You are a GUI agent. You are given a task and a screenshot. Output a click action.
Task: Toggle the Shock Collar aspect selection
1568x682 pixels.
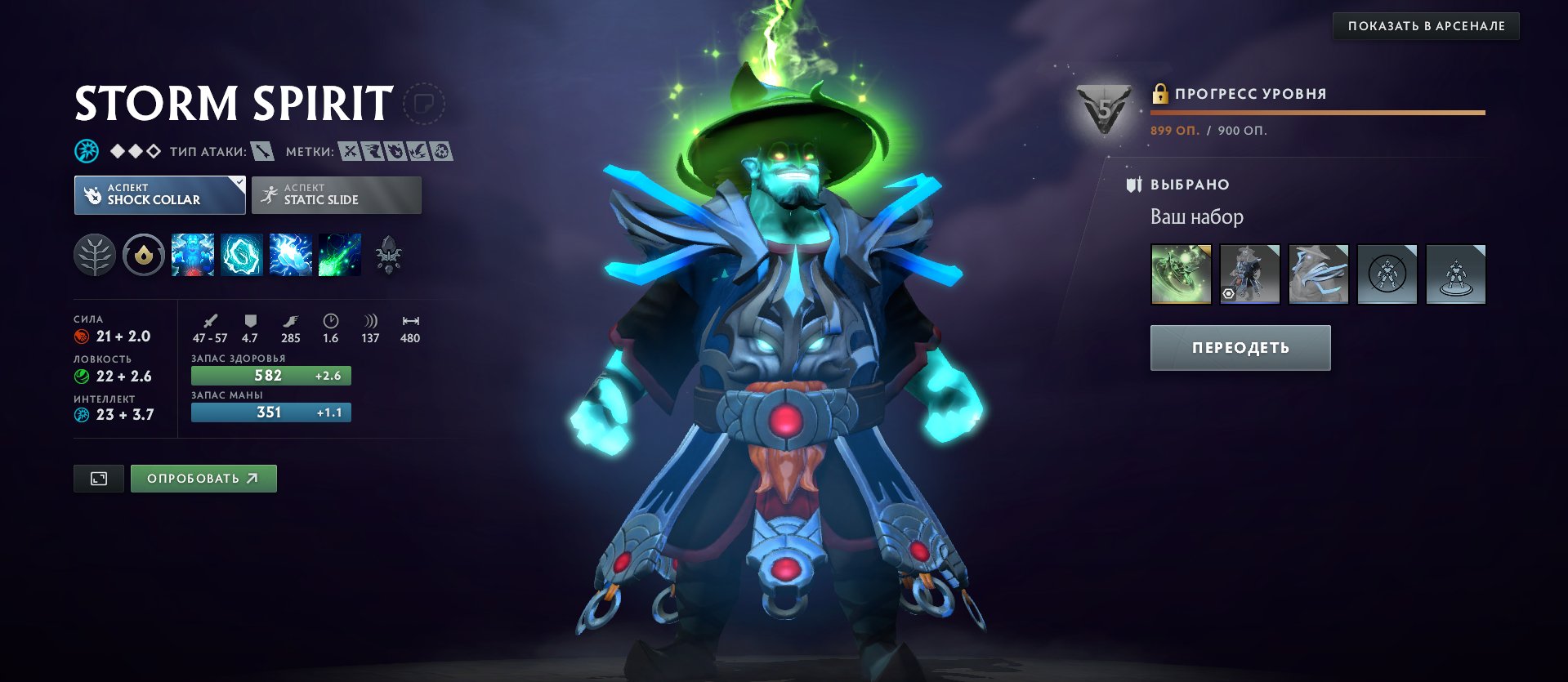coord(159,194)
